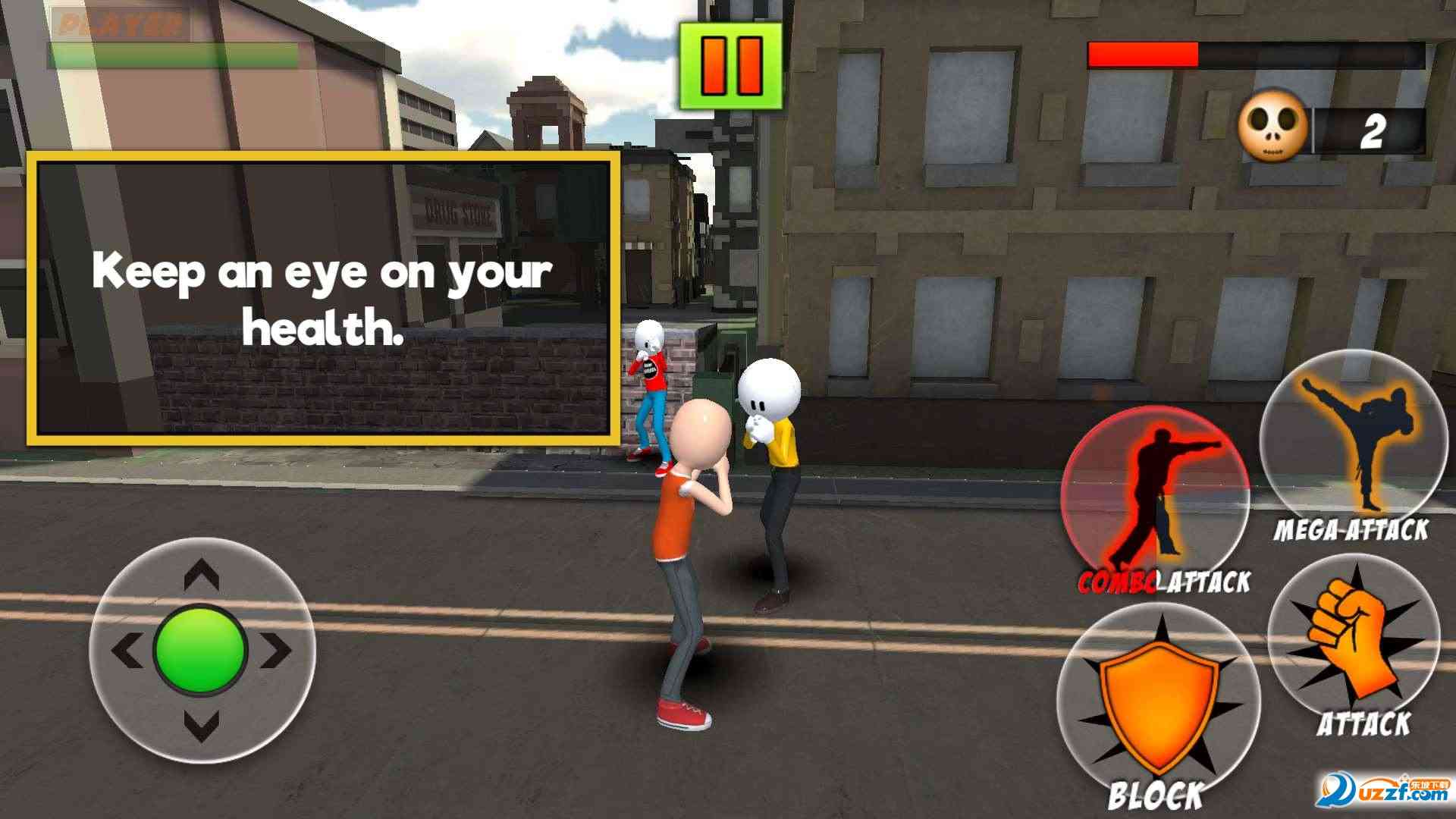Pause the game with the green button
Viewport: 1456px width, 819px height.
(730, 65)
